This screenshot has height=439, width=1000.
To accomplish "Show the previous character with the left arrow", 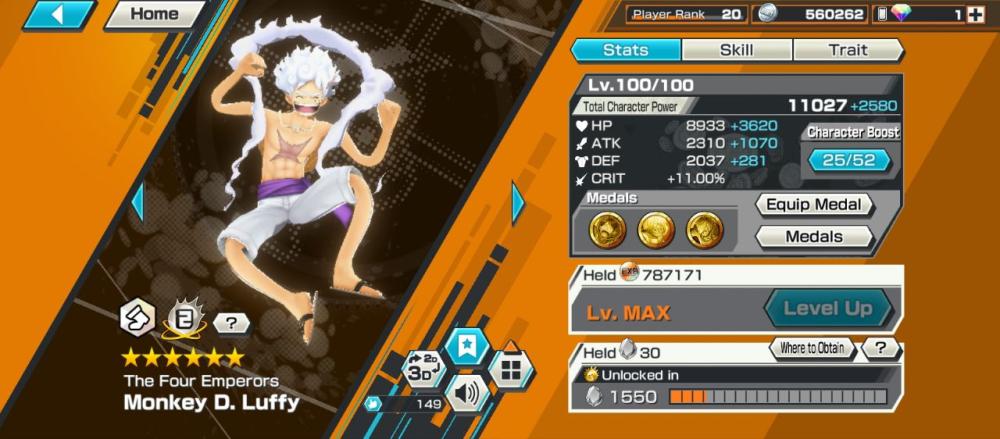I will click(x=138, y=203).
